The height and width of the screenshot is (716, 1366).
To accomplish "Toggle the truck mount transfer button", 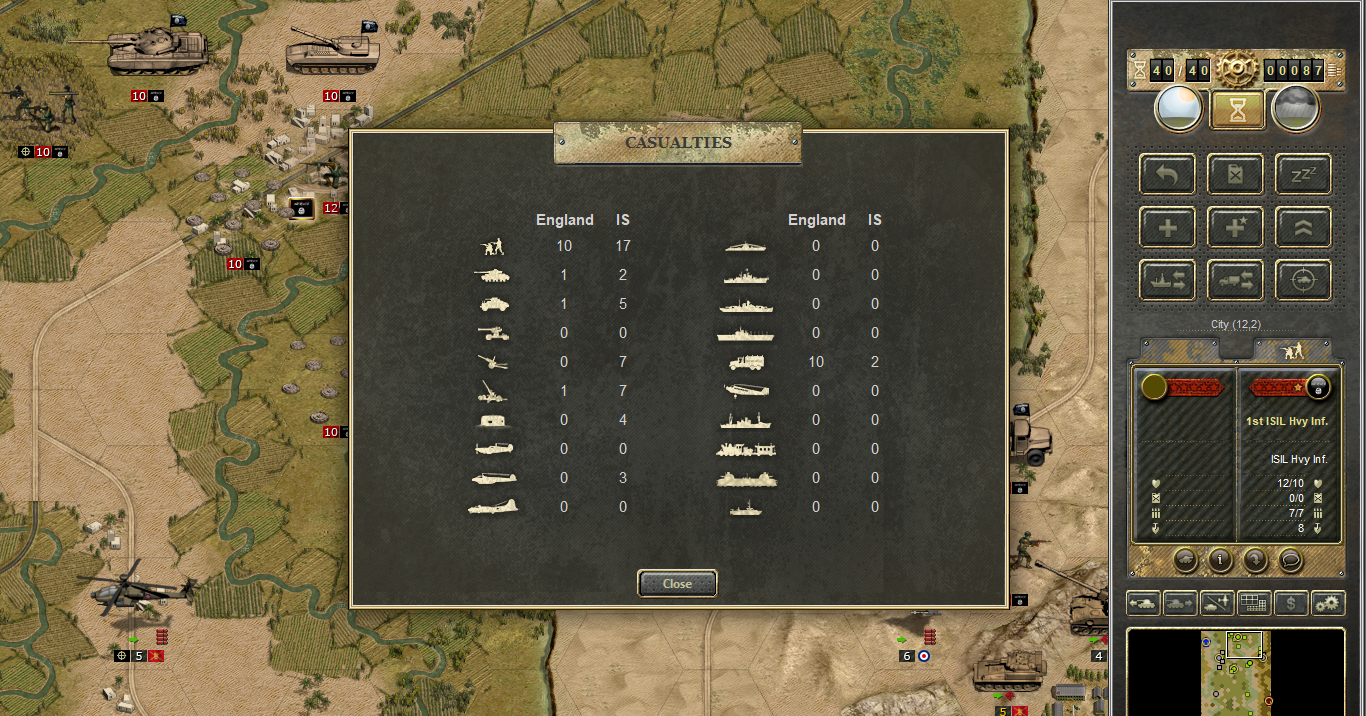I will [1235, 281].
